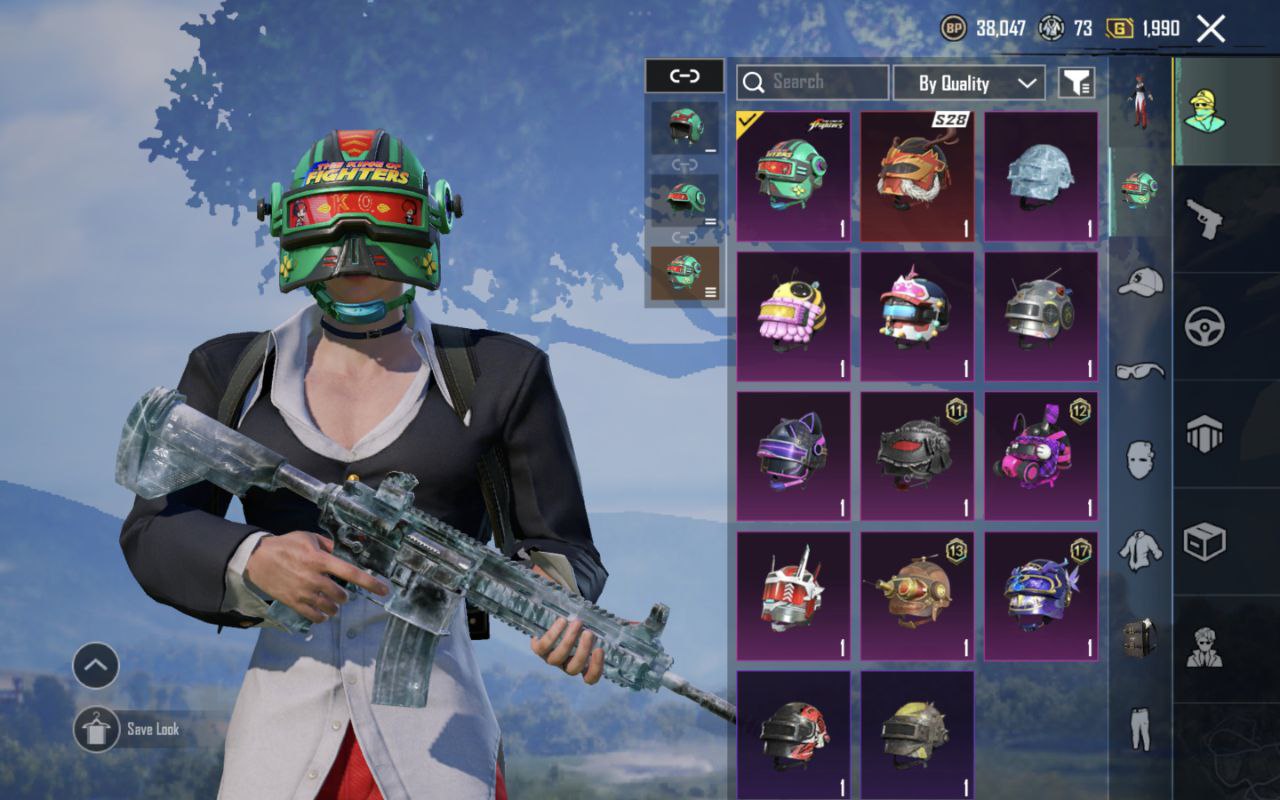
Task: Click the helmet search field
Action: [x=812, y=82]
